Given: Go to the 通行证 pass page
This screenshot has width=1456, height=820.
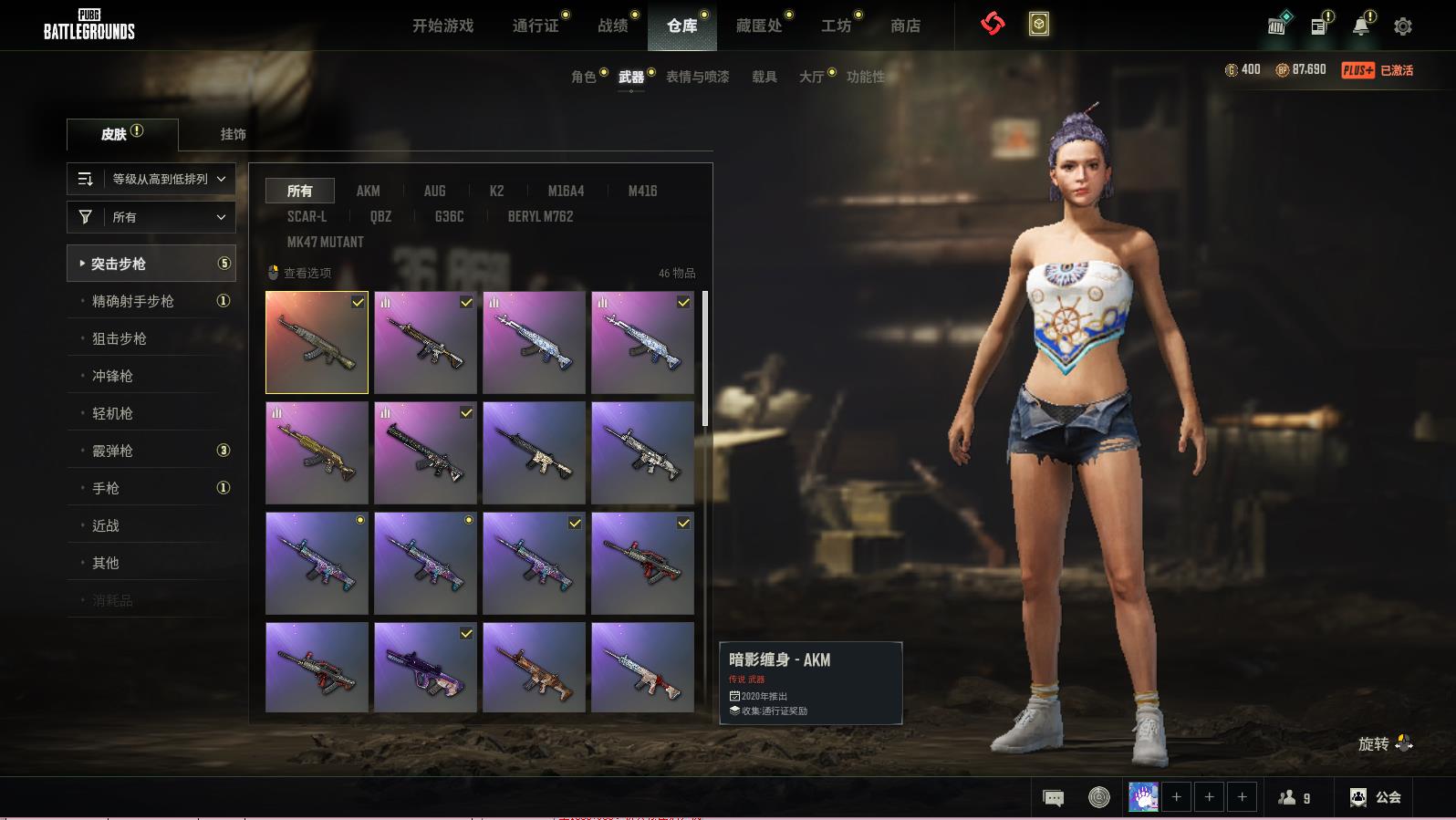Looking at the screenshot, I should 536,26.
